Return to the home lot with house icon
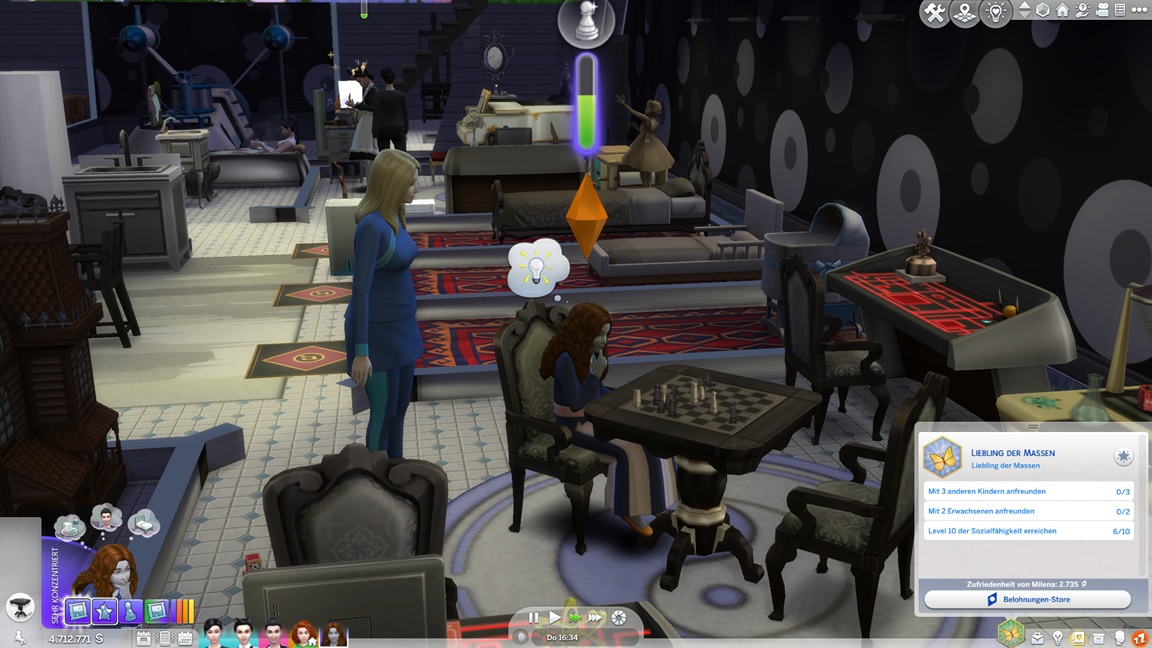Screen dimensions: 1152x648 (x=1062, y=10)
